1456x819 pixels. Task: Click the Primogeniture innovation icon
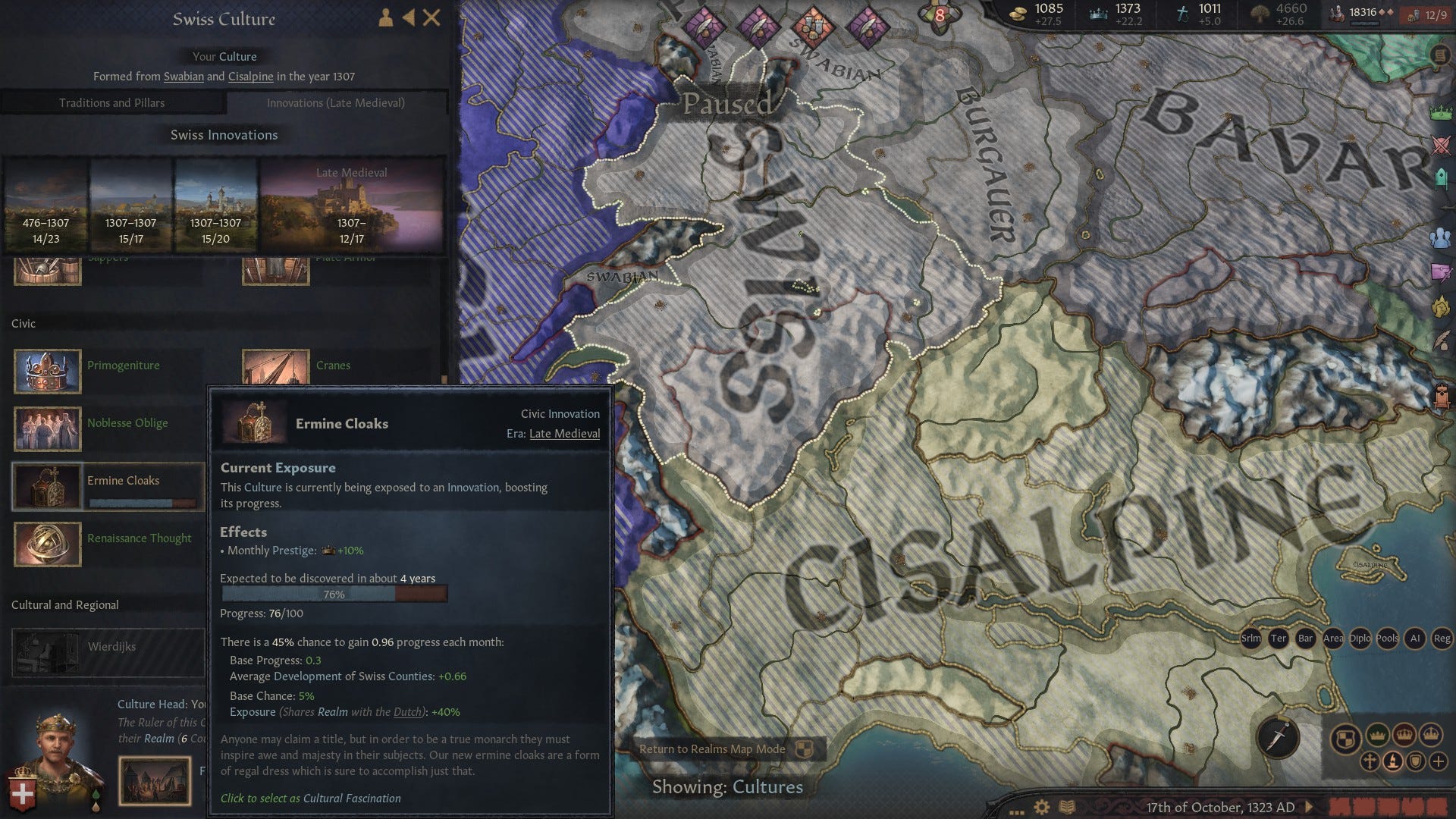click(47, 372)
